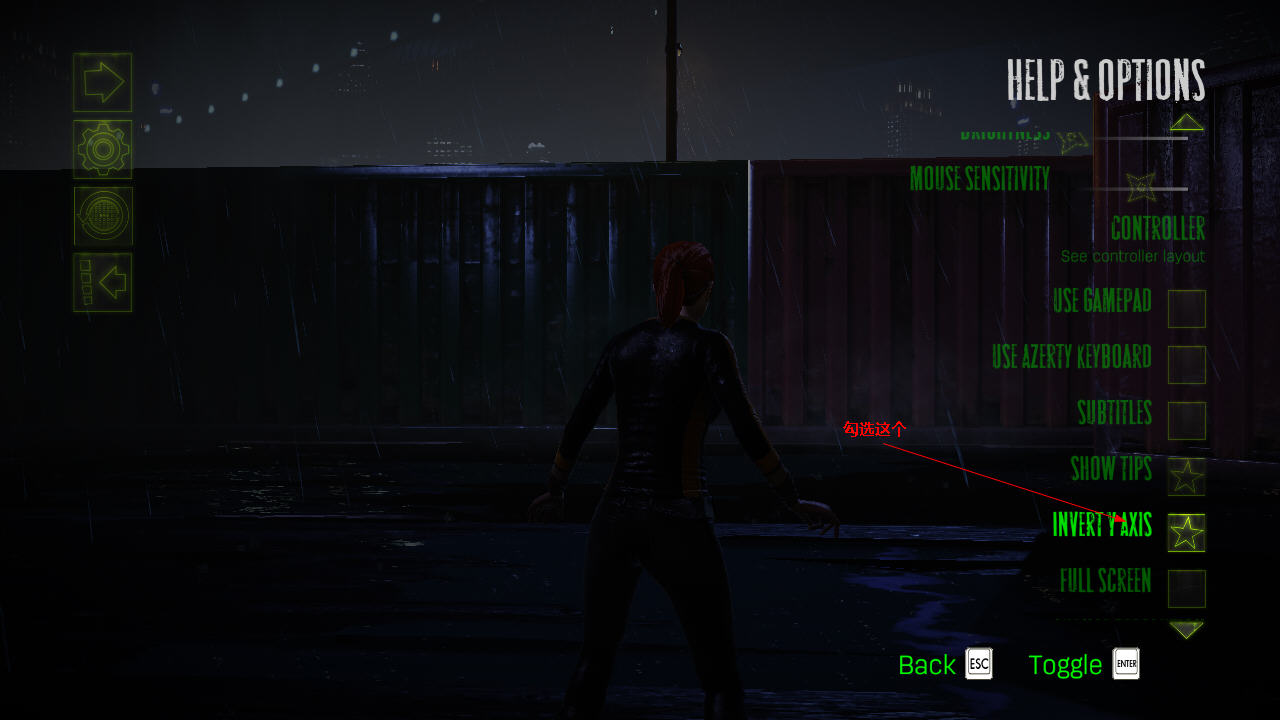1280x720 pixels.
Task: Enable the Use Gamepad checkbox
Action: 1186,309
